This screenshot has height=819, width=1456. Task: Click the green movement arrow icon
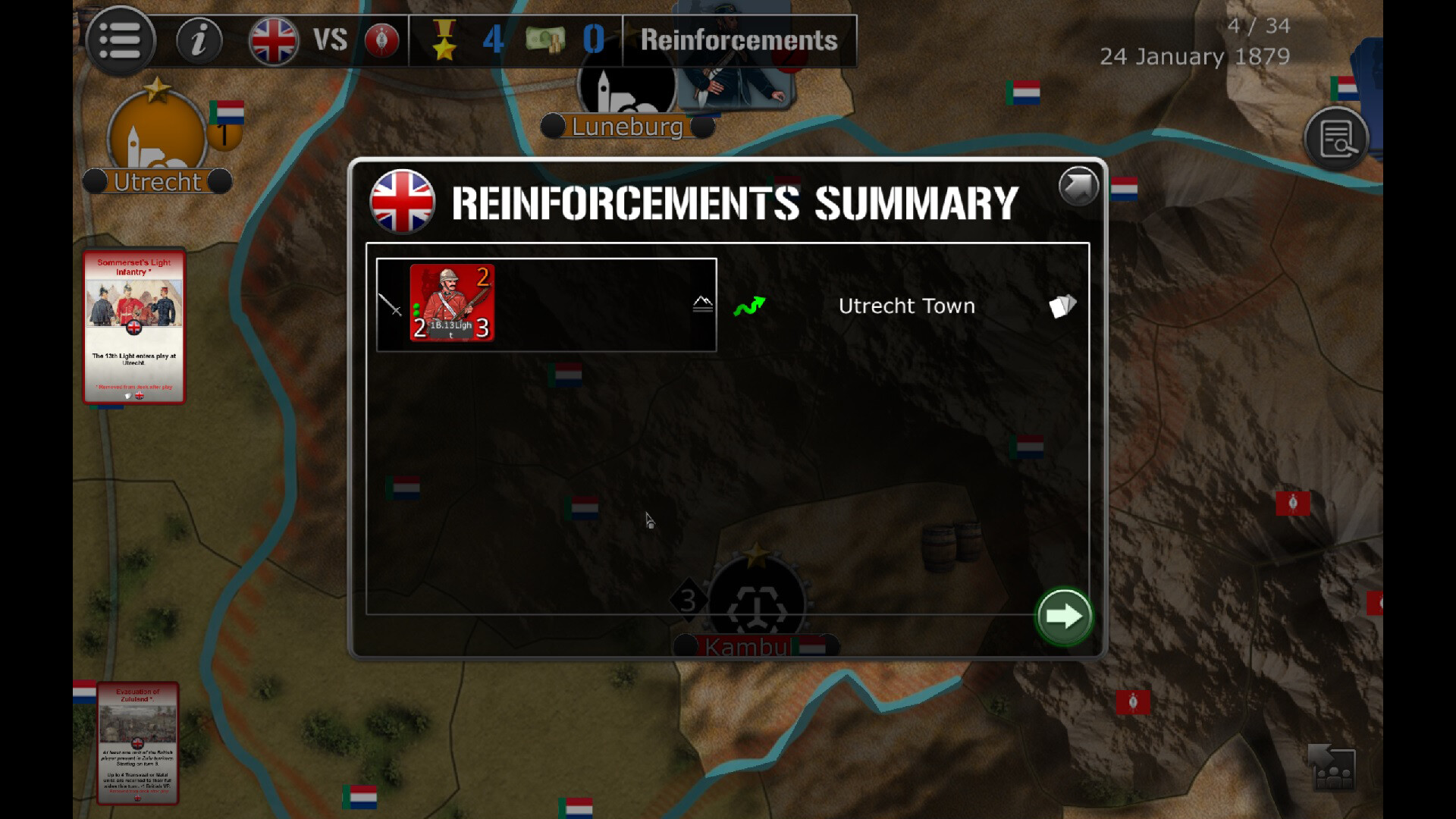click(x=750, y=306)
